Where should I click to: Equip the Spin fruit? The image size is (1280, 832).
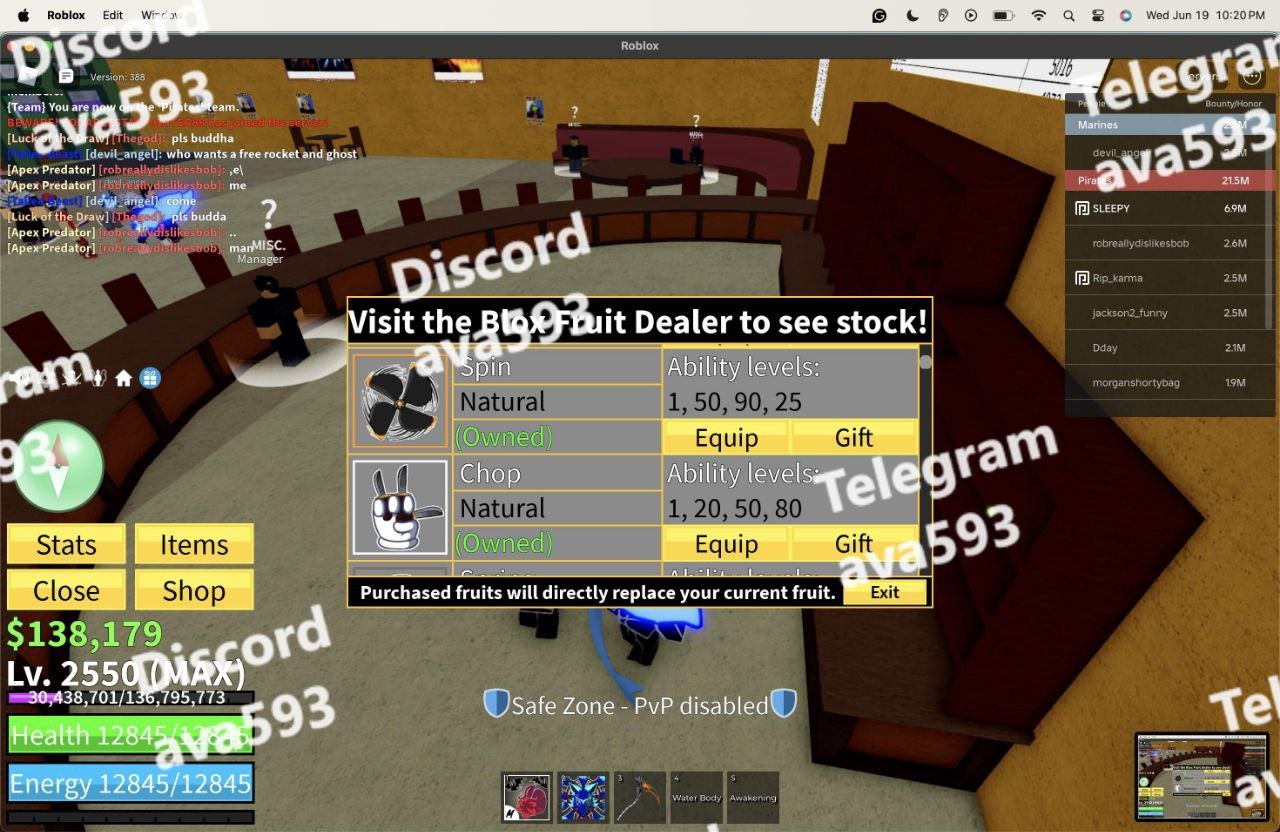726,437
